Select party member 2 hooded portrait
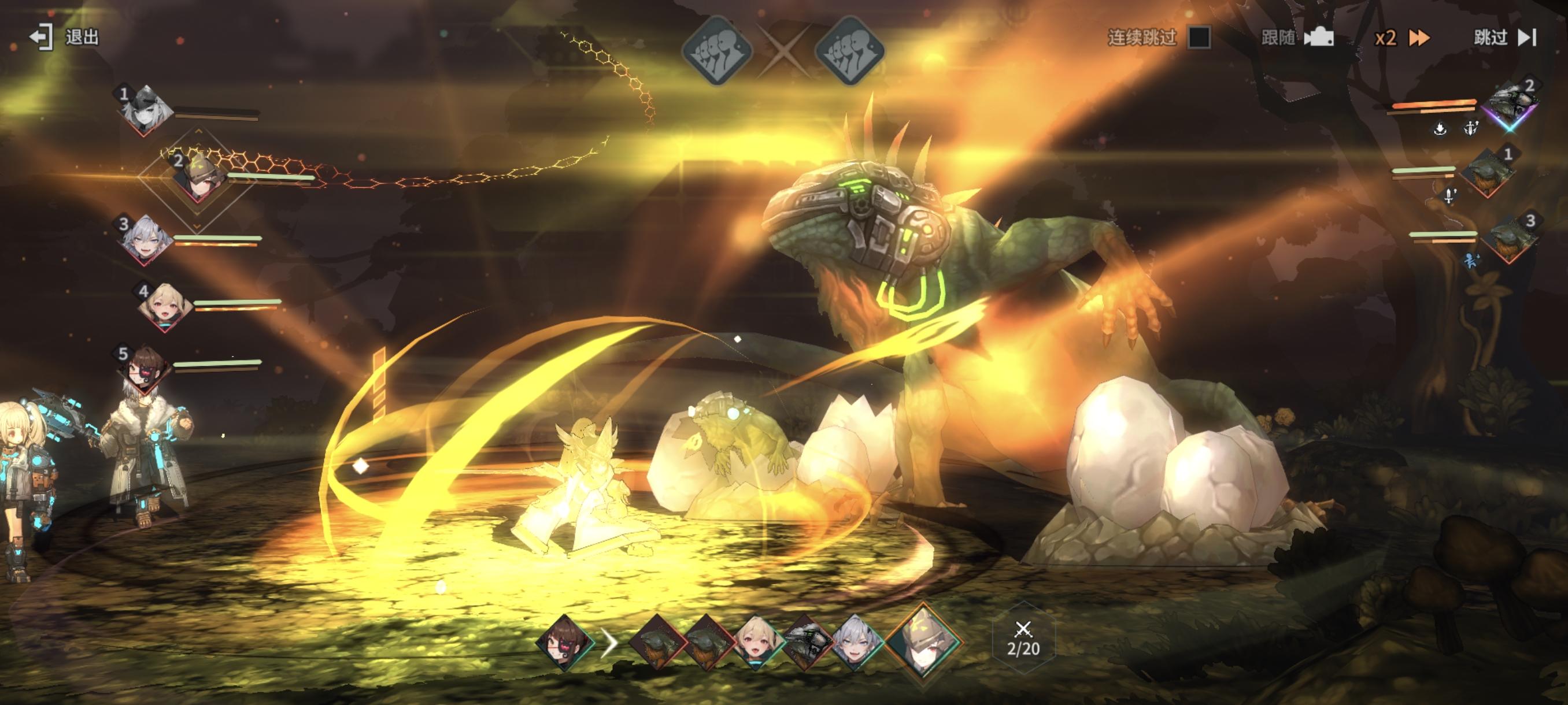 (198, 176)
